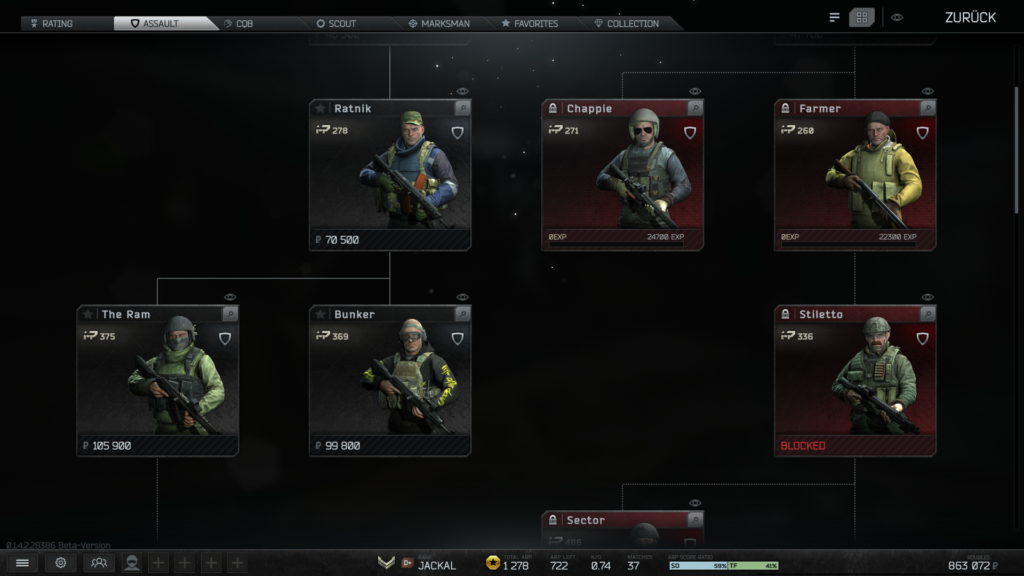Inspect Bunker with the magnifier icon
1024x576 pixels.
(461, 314)
